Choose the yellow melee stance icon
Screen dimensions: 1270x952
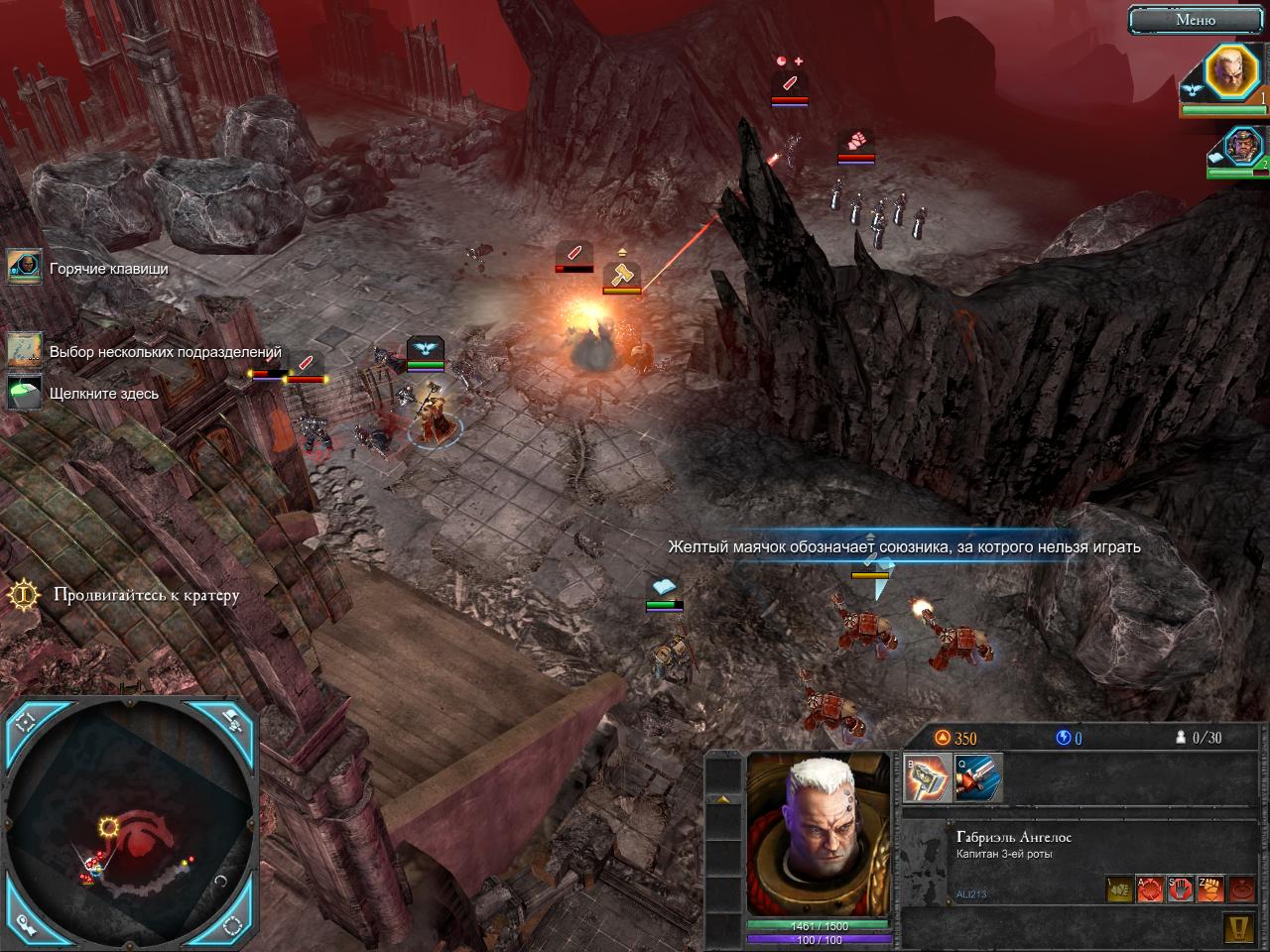pyautogui.click(x=1120, y=890)
